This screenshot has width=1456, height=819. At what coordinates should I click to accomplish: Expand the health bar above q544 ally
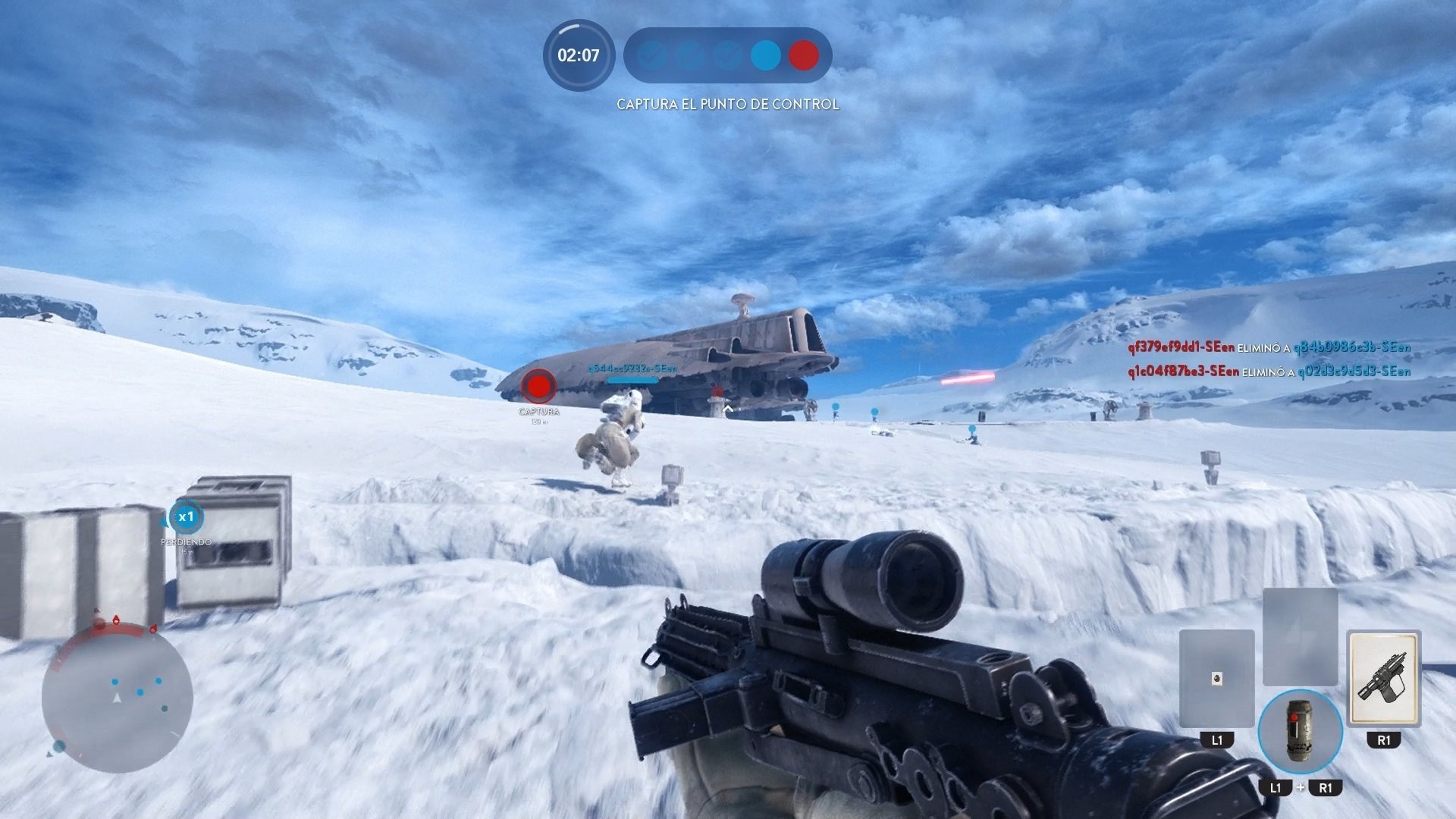coord(631,380)
